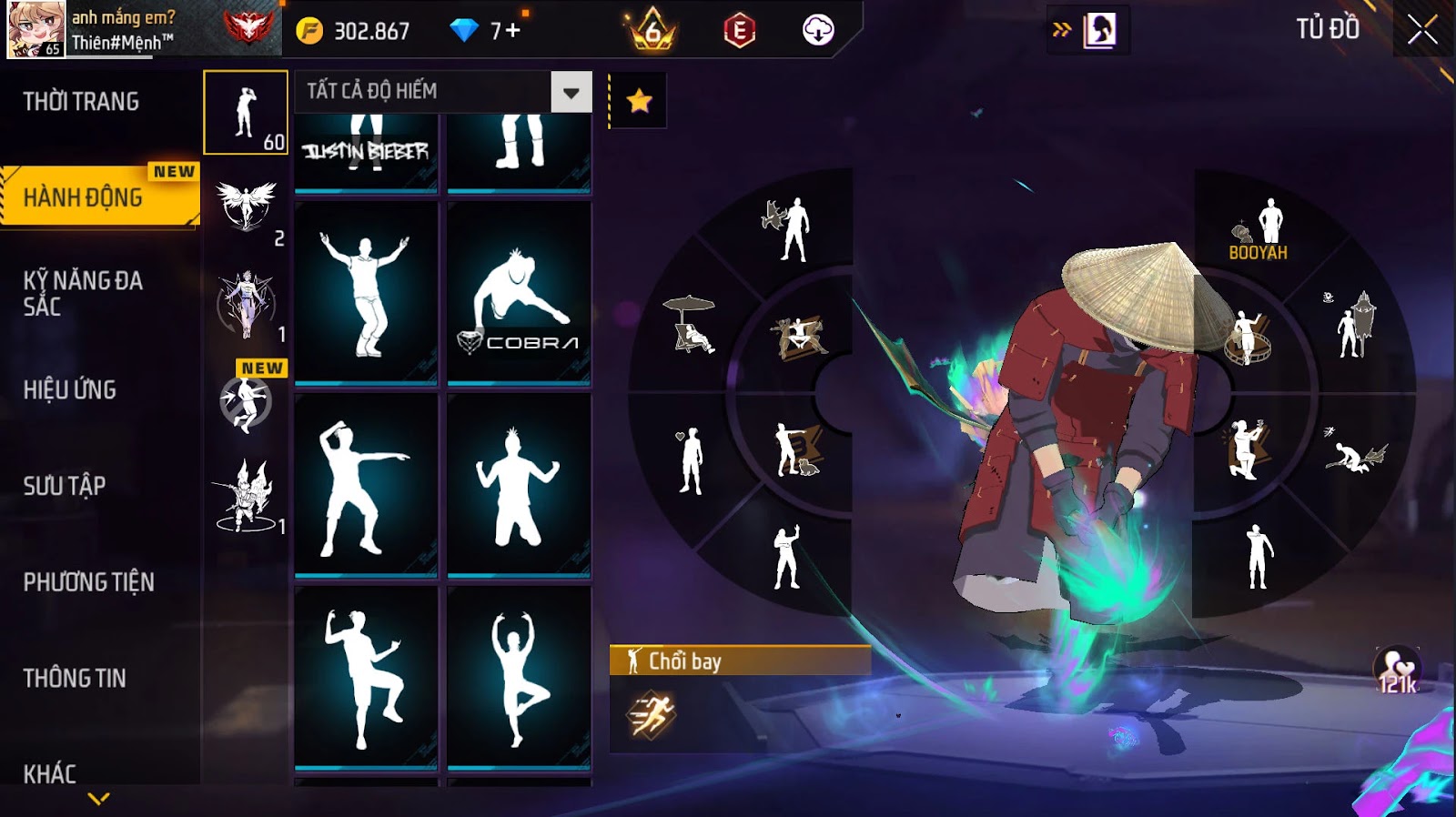
Task: Select the Hành Động category
Action: [84, 197]
